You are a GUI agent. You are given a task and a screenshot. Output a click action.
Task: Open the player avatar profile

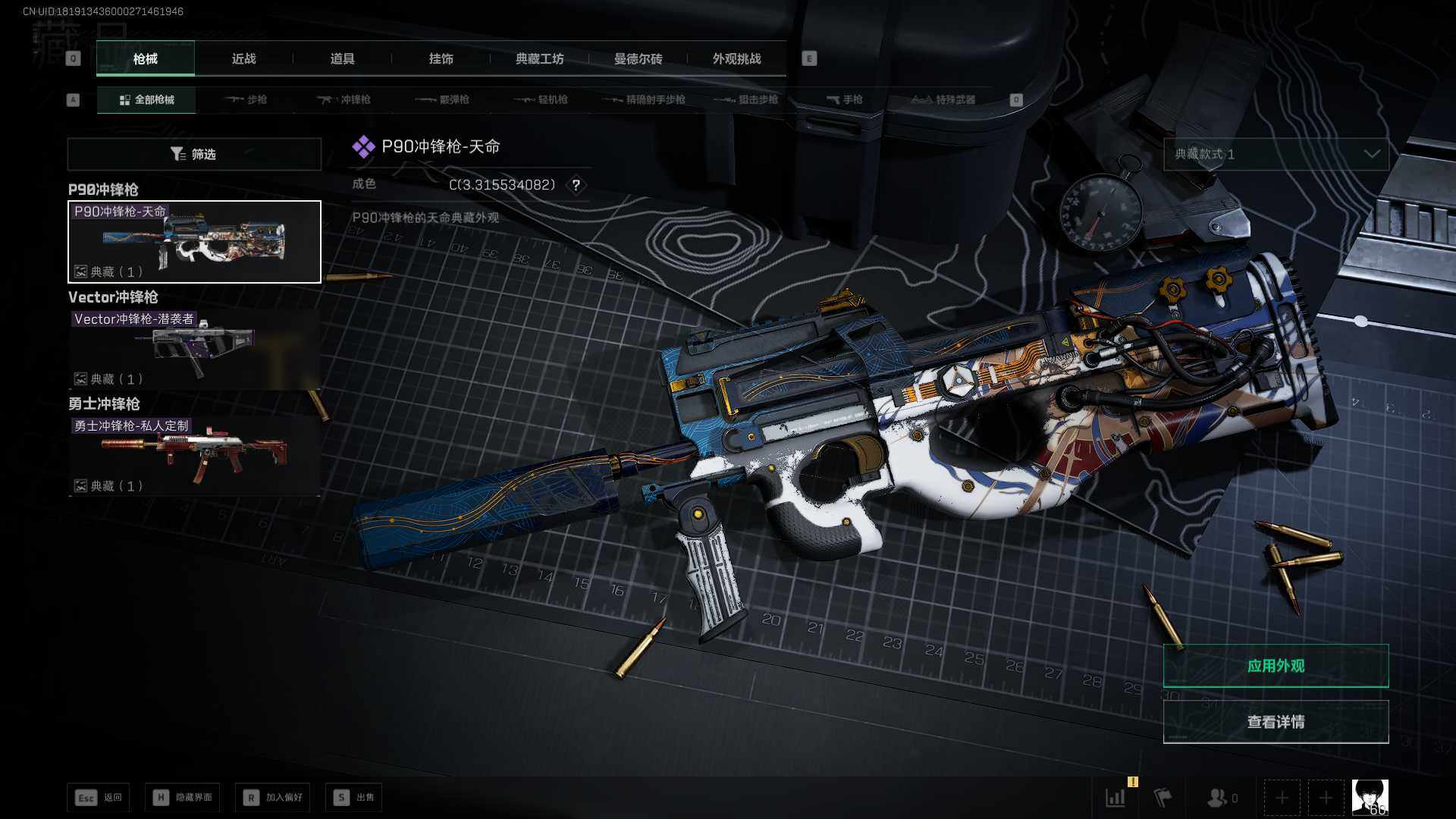click(1370, 798)
